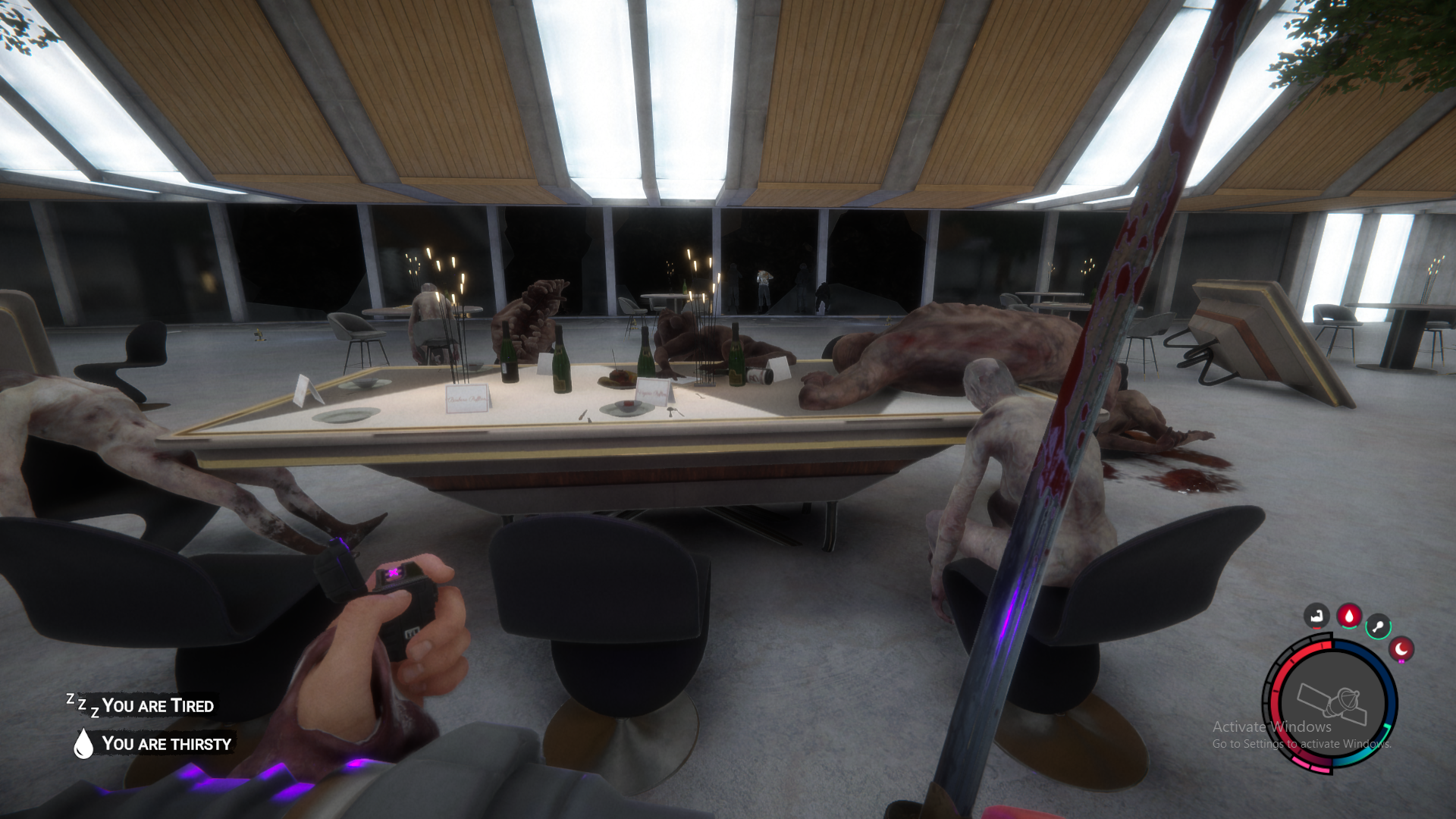The height and width of the screenshot is (819, 1456).
Task: Click the red hydration droplet icon
Action: click(1349, 616)
